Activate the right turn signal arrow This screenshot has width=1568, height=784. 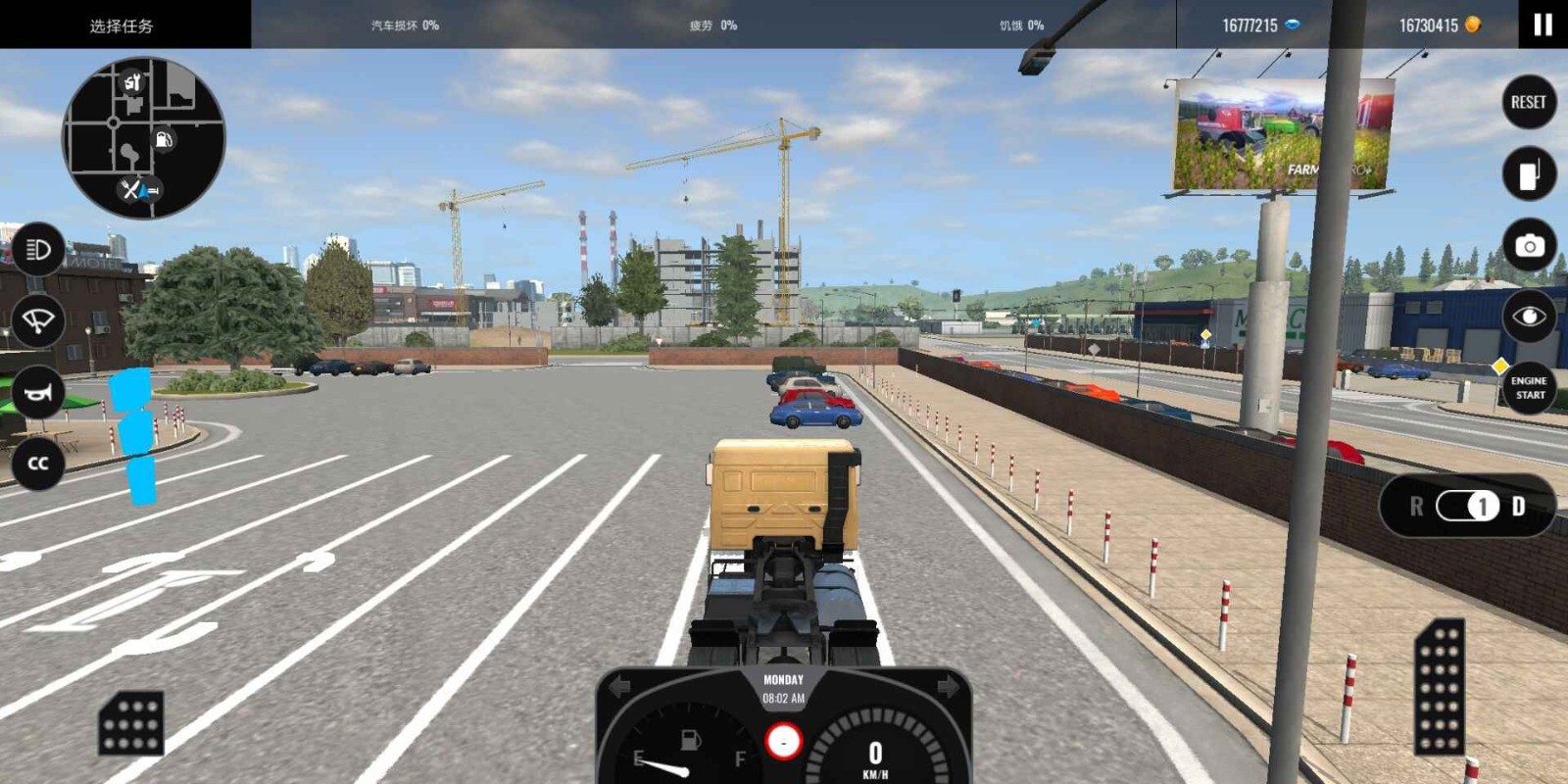pyautogui.click(x=947, y=687)
